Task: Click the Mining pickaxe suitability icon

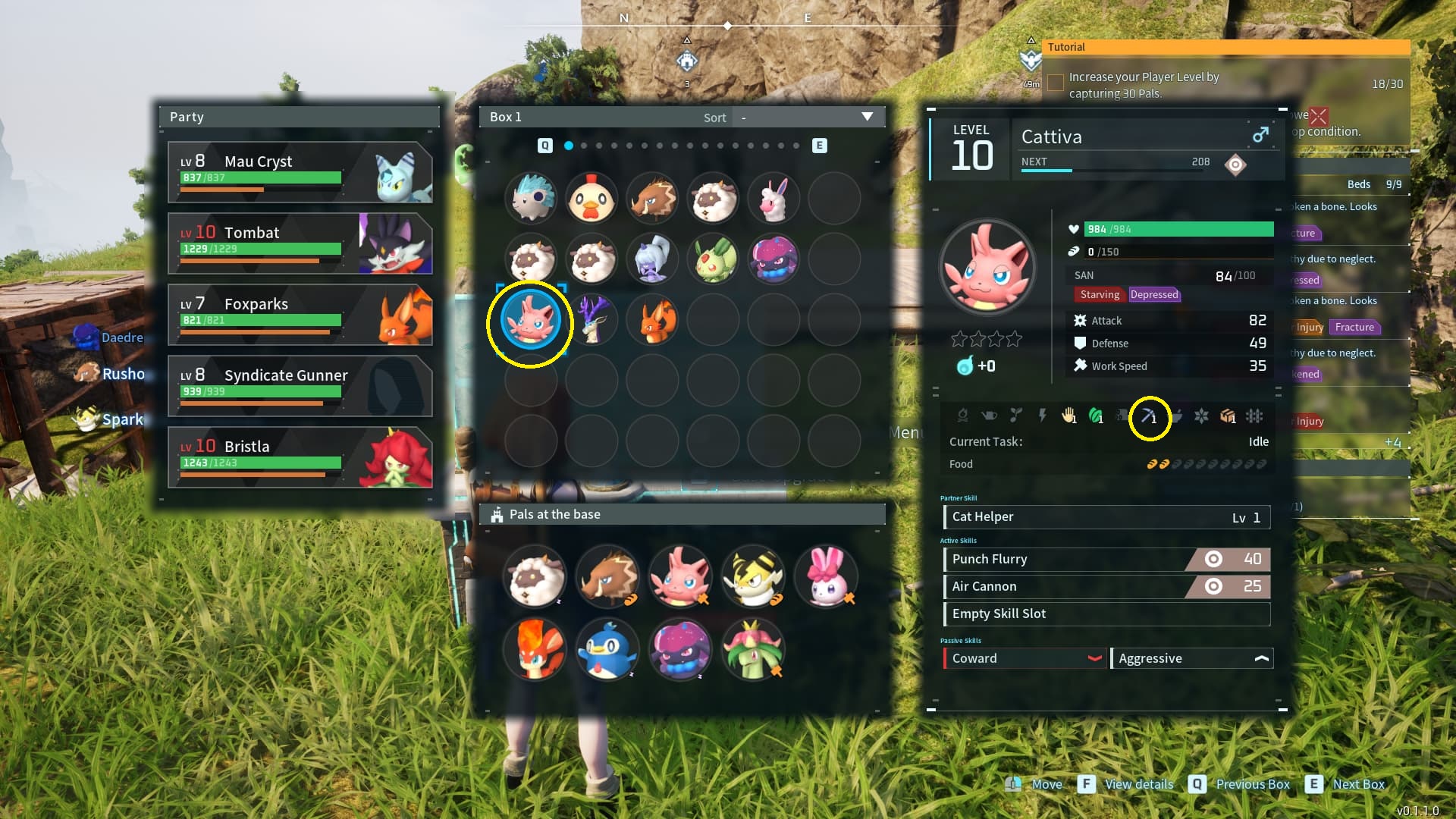Action: click(x=1148, y=416)
